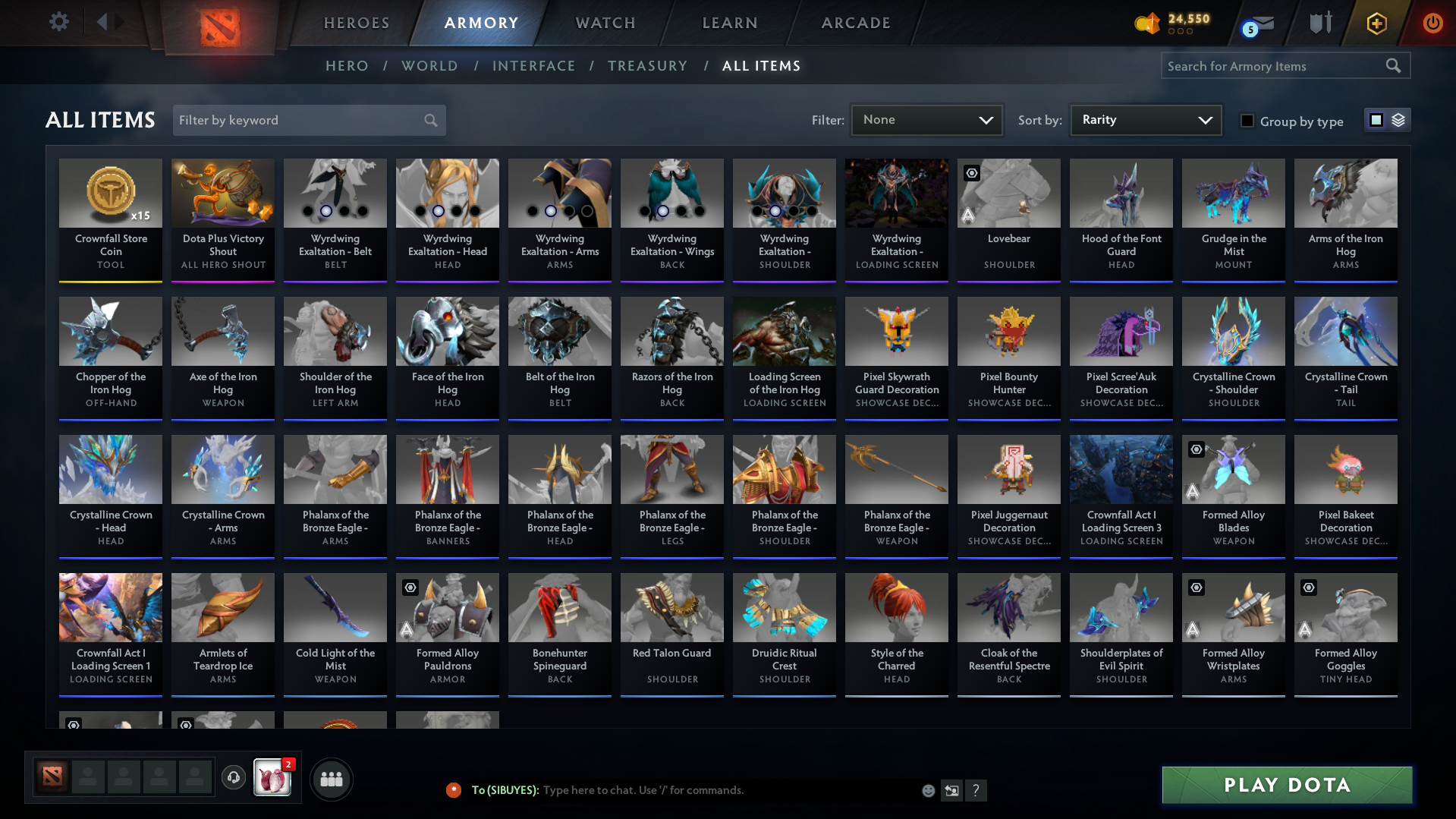The image size is (1456, 819).
Task: Switch to stacked list view layout
Action: click(x=1398, y=119)
